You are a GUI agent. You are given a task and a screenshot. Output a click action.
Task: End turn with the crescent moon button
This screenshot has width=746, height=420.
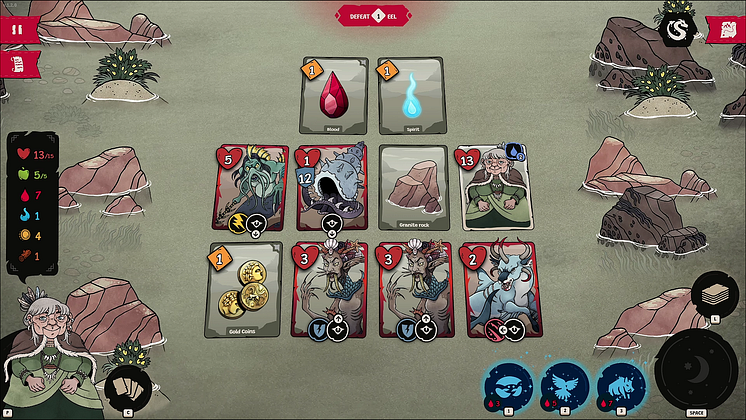696,370
